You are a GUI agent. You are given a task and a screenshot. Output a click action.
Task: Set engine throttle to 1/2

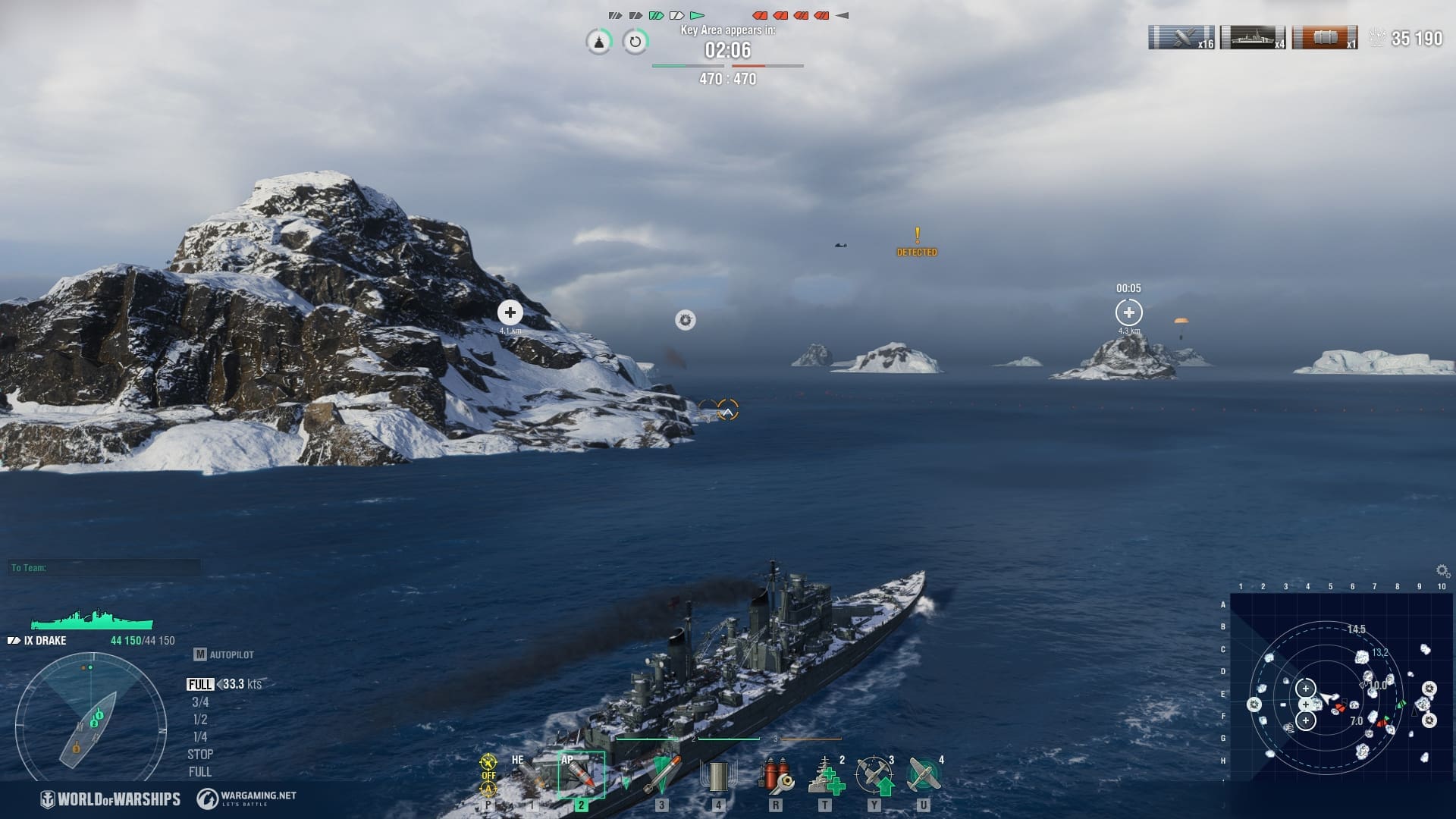pyautogui.click(x=200, y=720)
